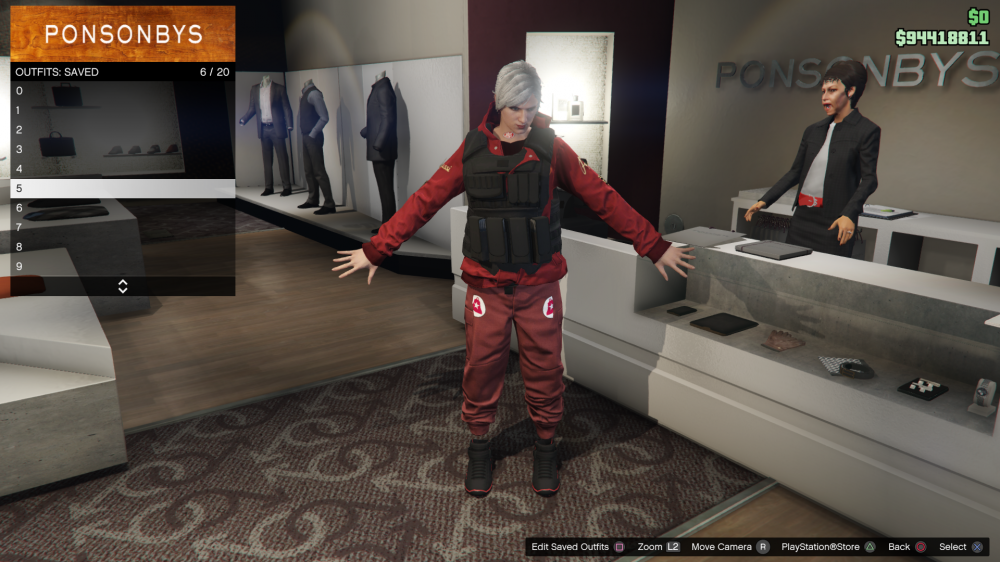Pick saved outfit 8

122,247
